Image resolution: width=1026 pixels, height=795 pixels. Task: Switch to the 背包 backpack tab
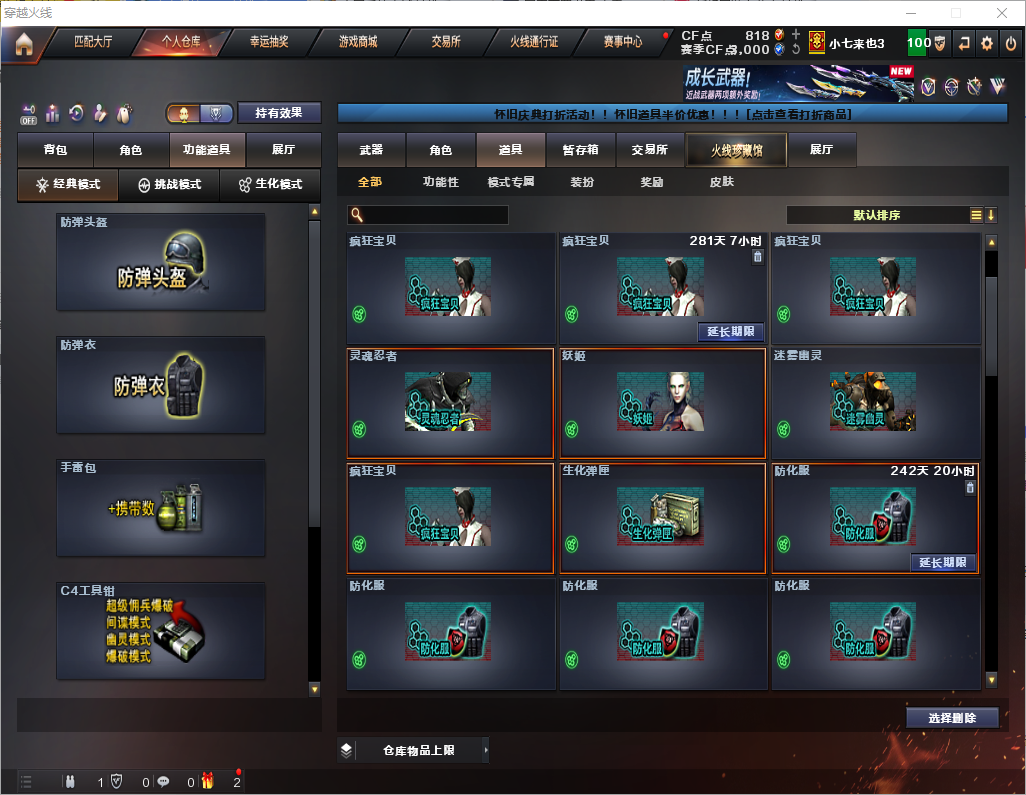[55, 150]
